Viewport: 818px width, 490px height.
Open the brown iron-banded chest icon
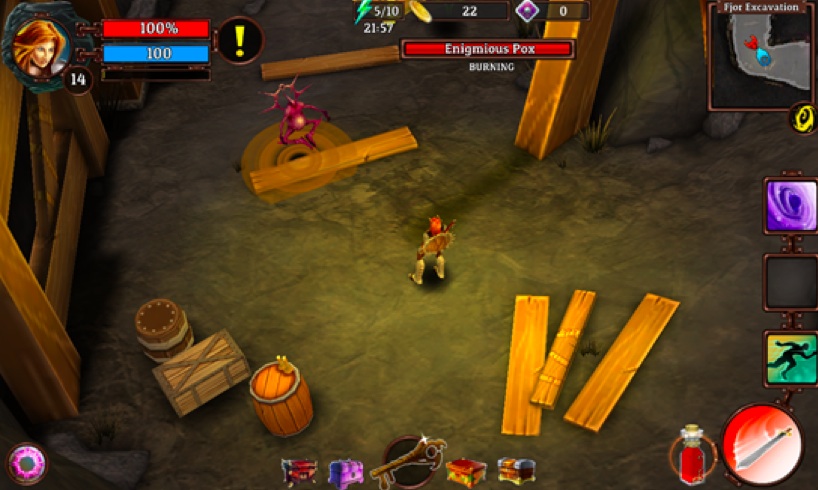pos(516,470)
